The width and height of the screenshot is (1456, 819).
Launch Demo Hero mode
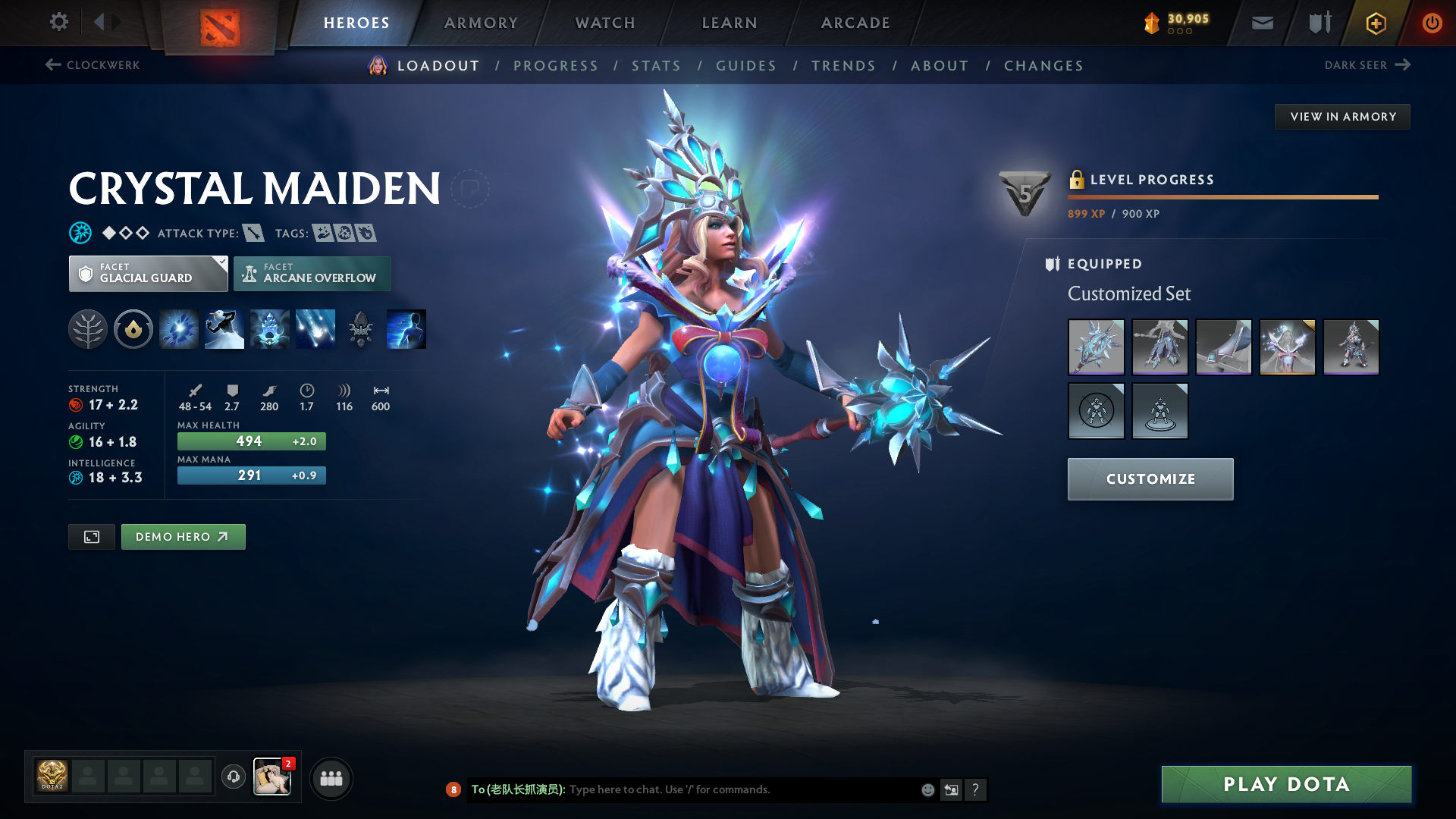tap(183, 537)
